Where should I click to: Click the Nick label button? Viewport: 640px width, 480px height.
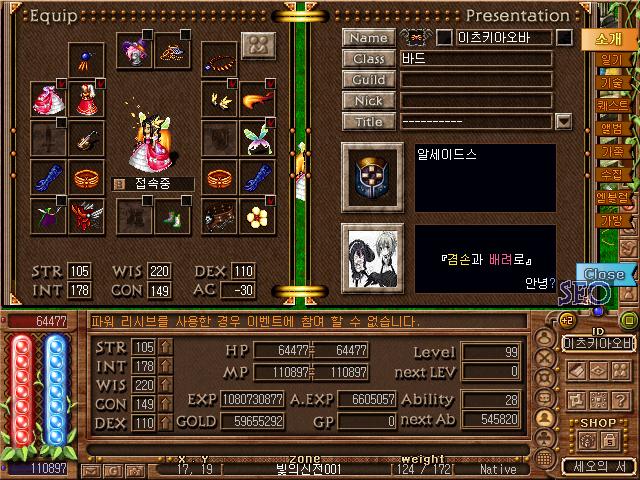[369, 101]
